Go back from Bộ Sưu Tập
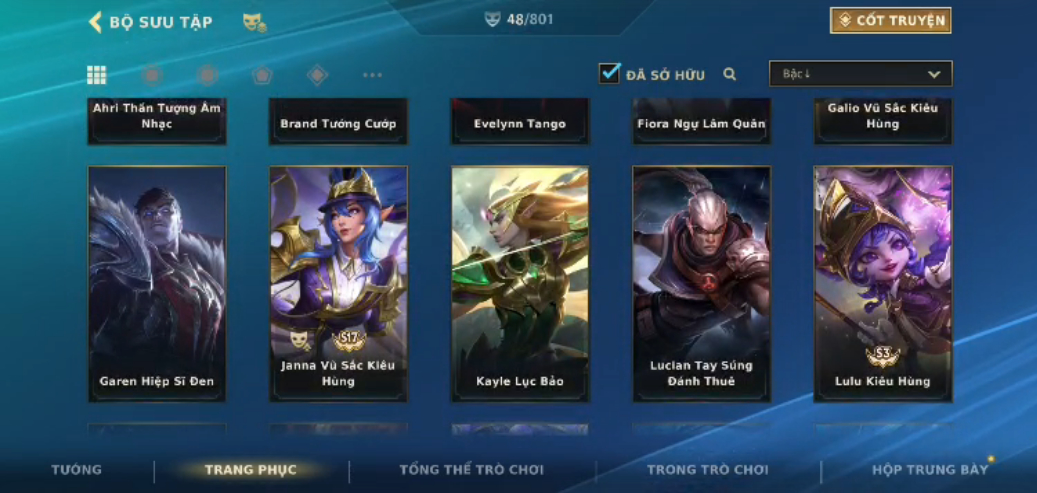This screenshot has width=1037, height=493. tap(96, 22)
